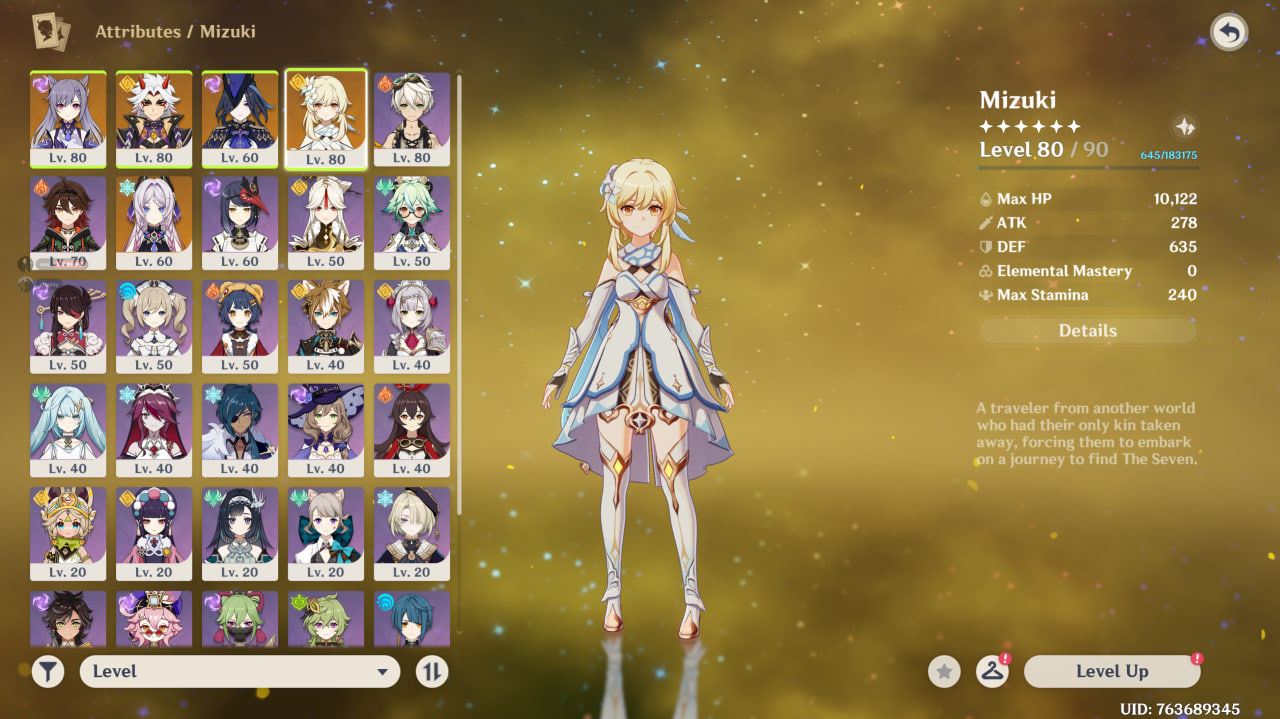The height and width of the screenshot is (719, 1280).
Task: Select Lisa's witch hat portrait
Action: point(326,430)
